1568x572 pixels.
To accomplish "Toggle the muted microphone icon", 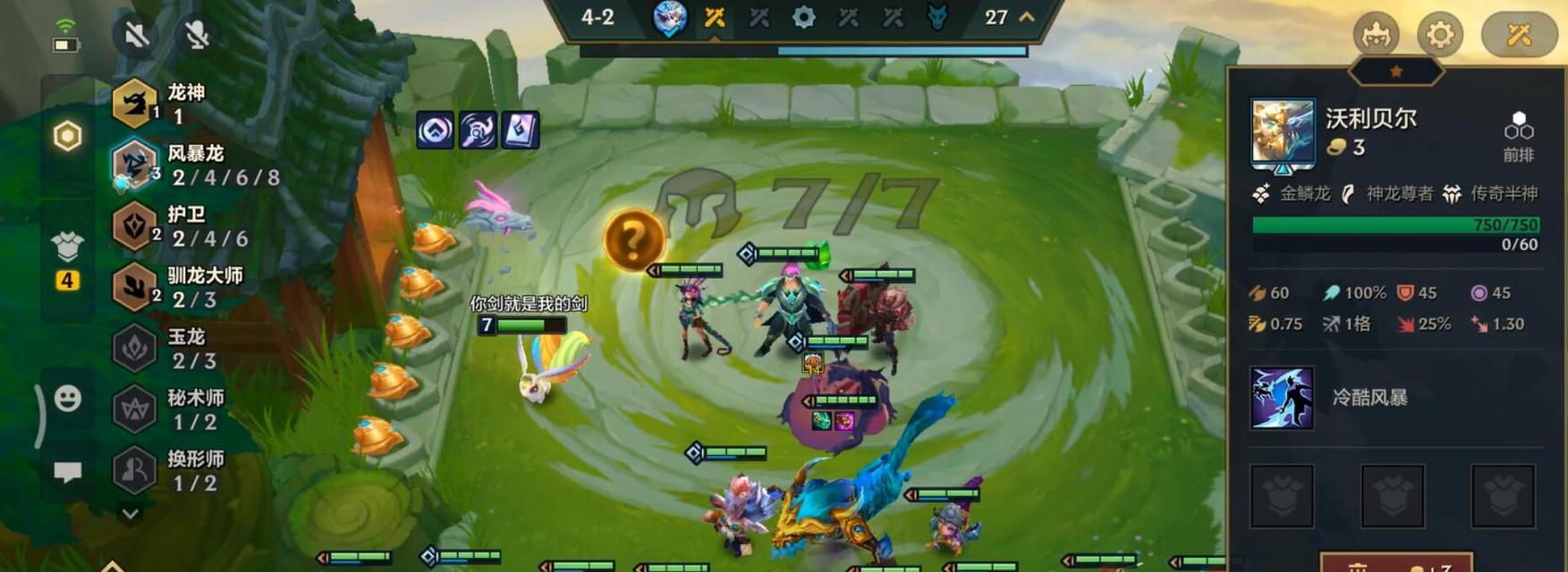I will [x=196, y=35].
